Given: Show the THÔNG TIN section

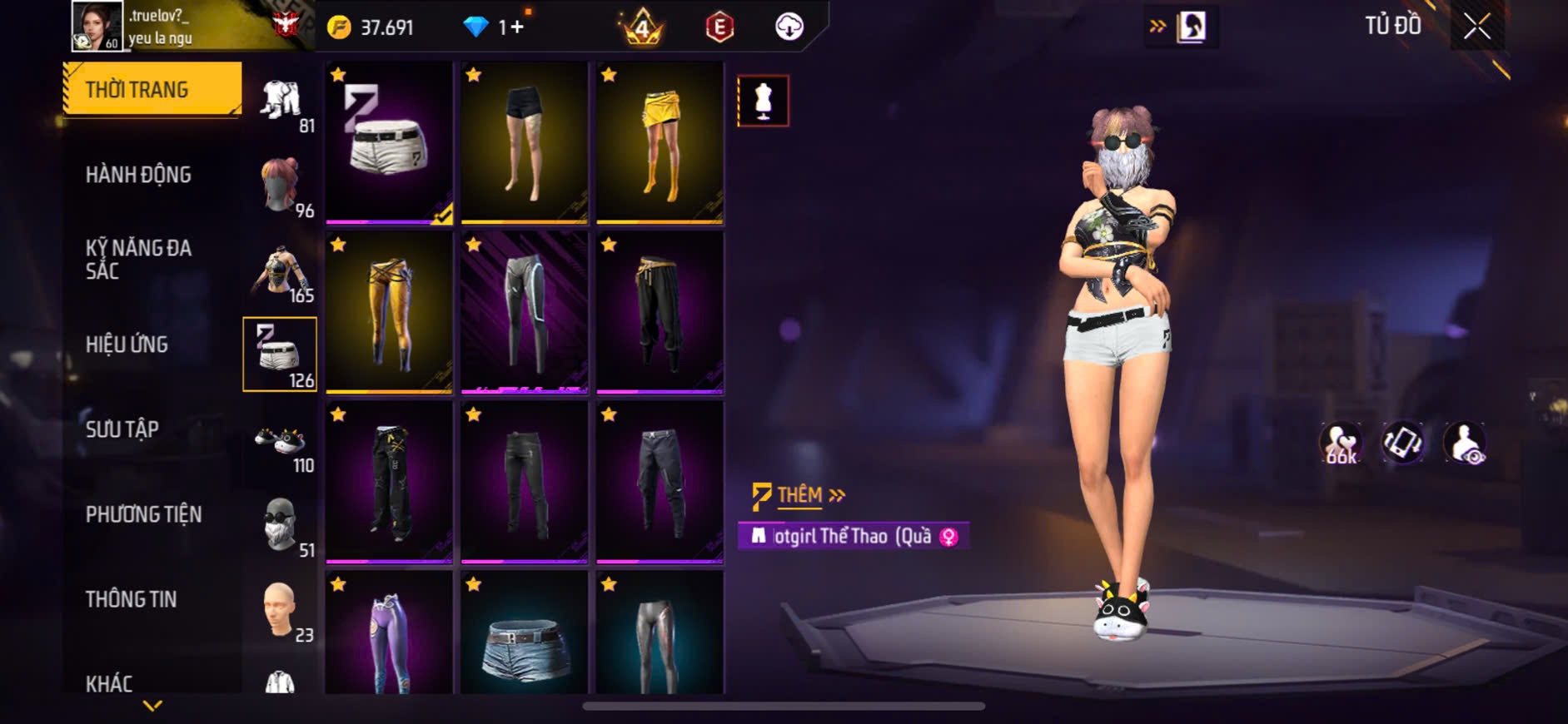Looking at the screenshot, I should pos(132,599).
